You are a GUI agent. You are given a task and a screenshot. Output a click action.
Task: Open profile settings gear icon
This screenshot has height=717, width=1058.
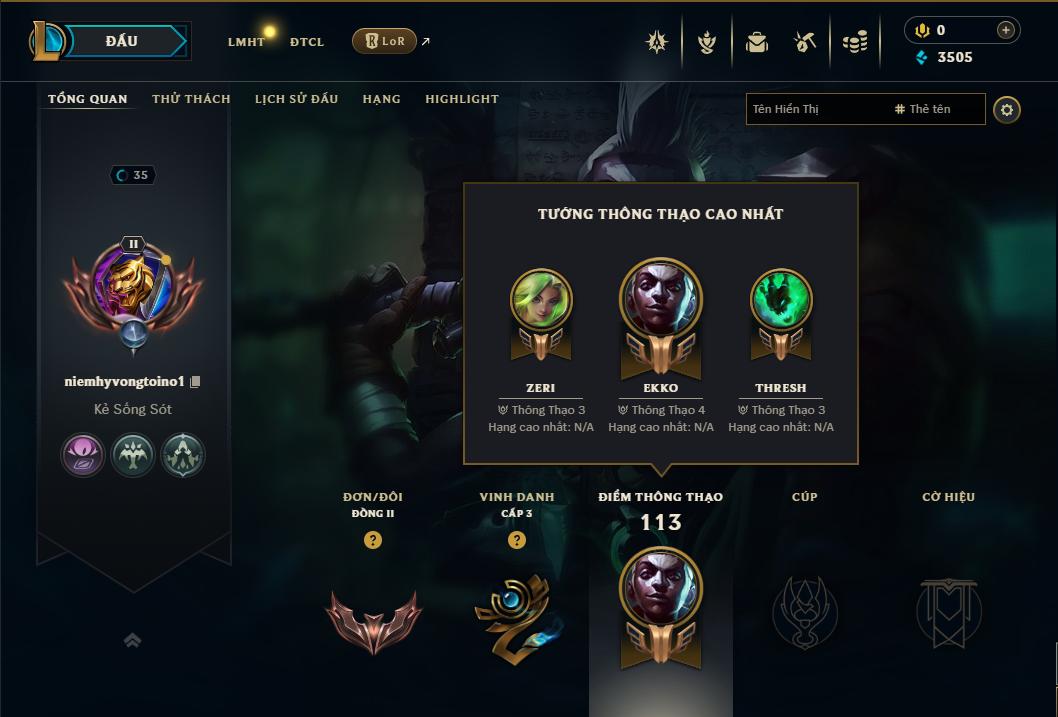pyautogui.click(x=1007, y=110)
